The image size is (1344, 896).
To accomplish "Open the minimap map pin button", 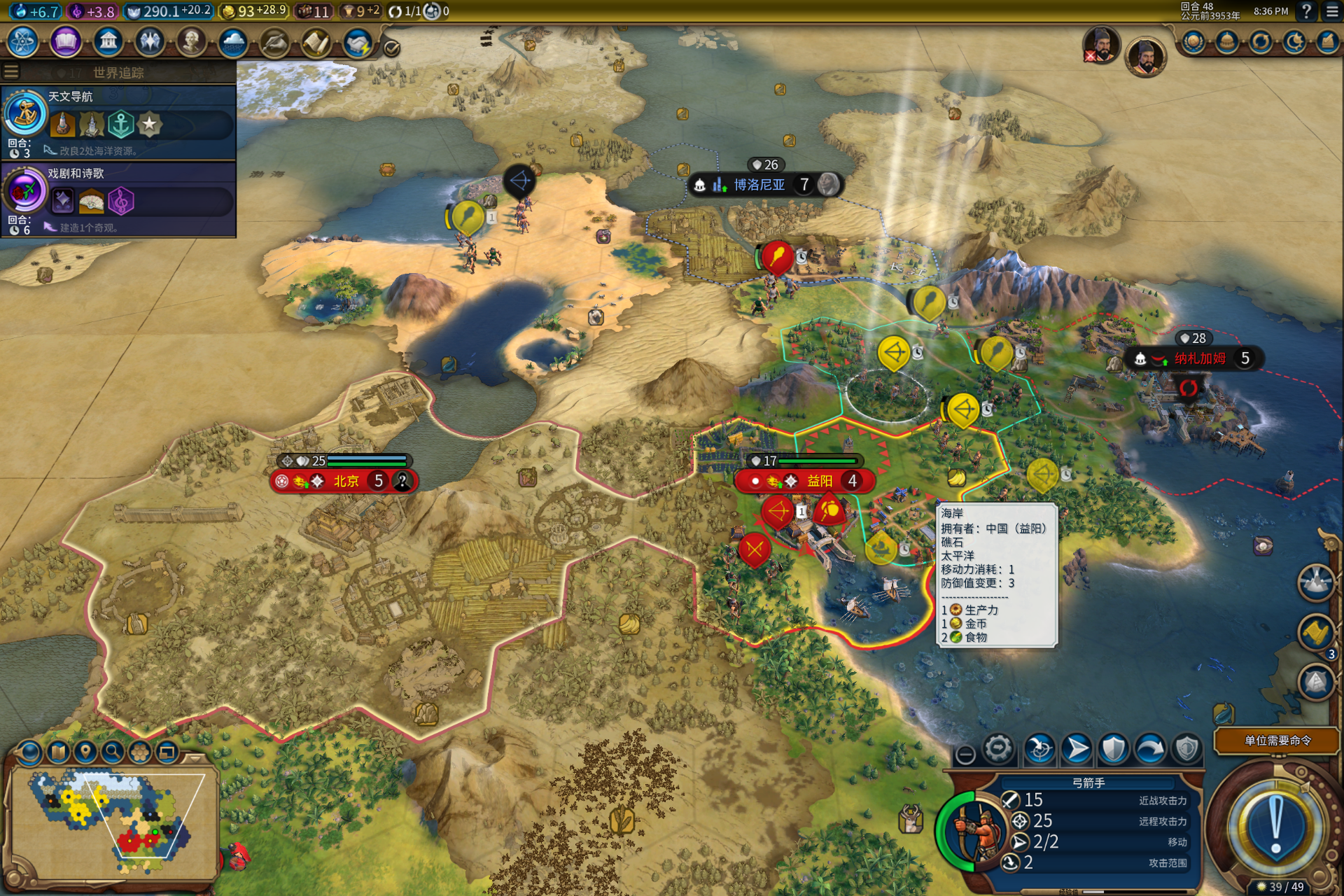I will 85,752.
